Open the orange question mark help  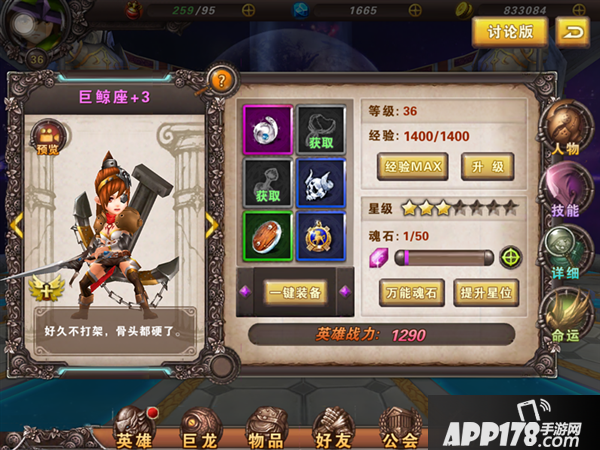pos(221,81)
